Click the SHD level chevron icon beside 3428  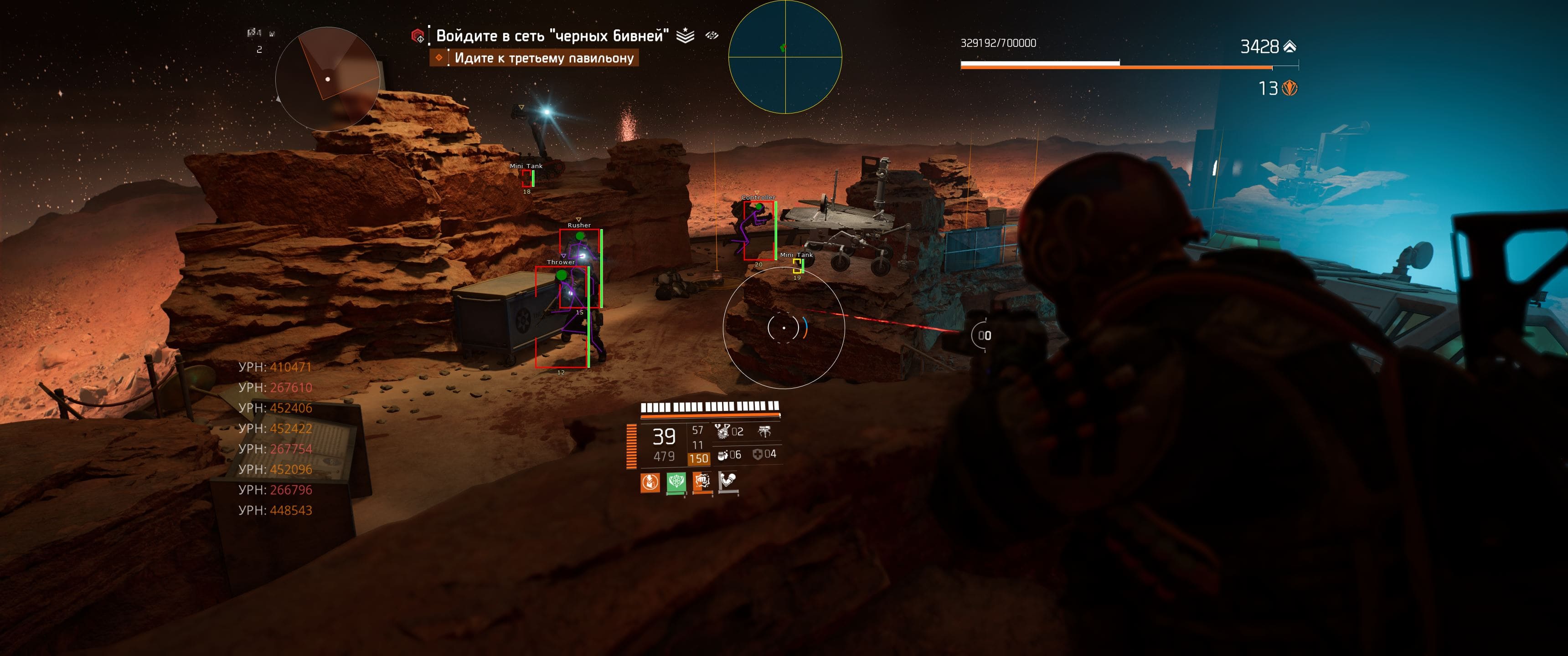click(1289, 46)
